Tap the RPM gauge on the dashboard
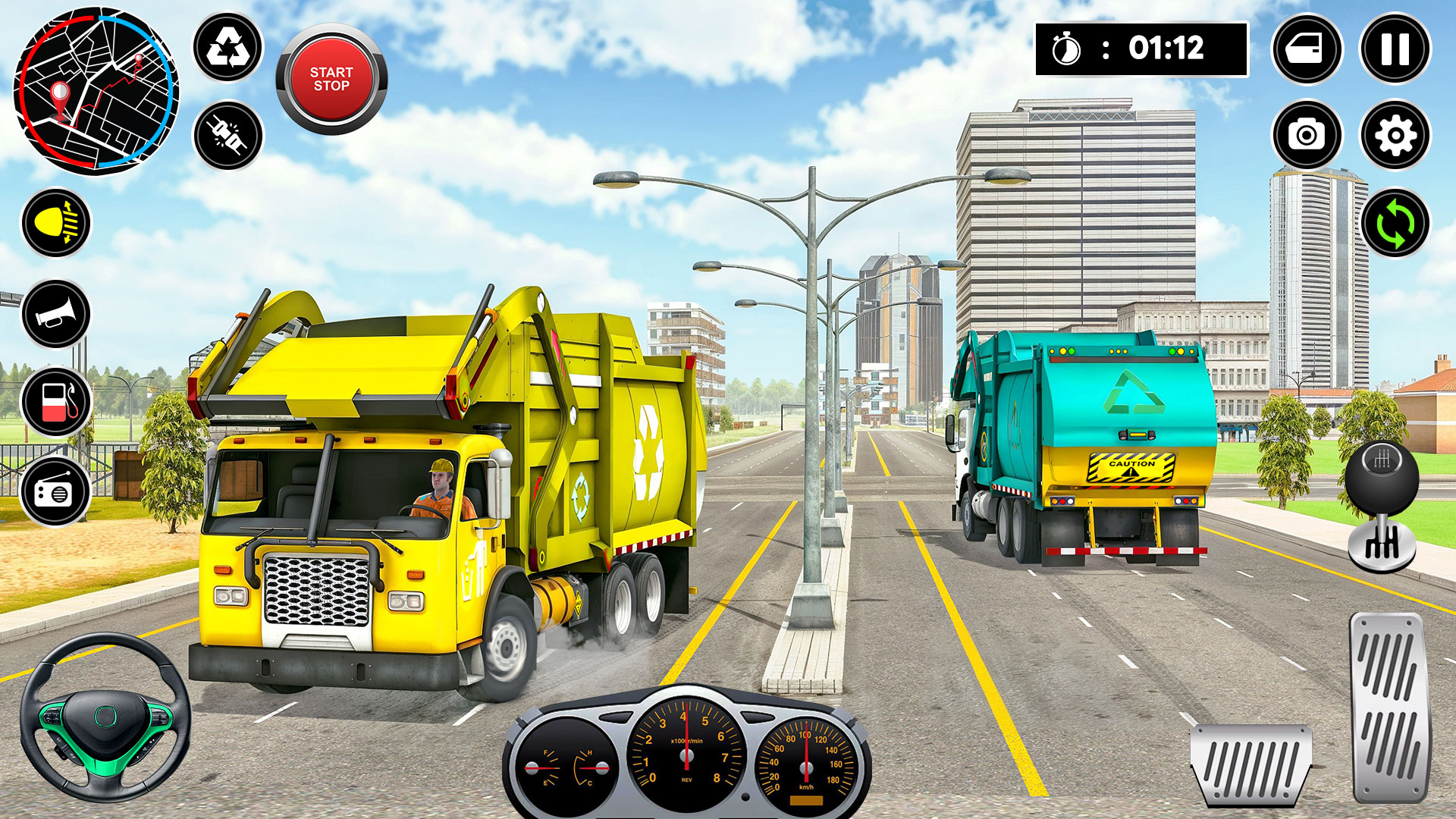Image resolution: width=1456 pixels, height=819 pixels. 685,755
